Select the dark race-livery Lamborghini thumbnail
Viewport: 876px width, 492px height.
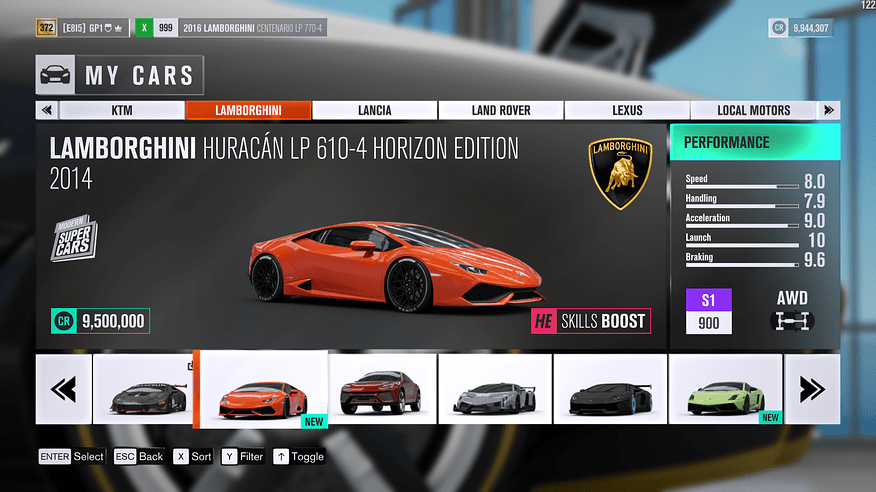(143, 388)
